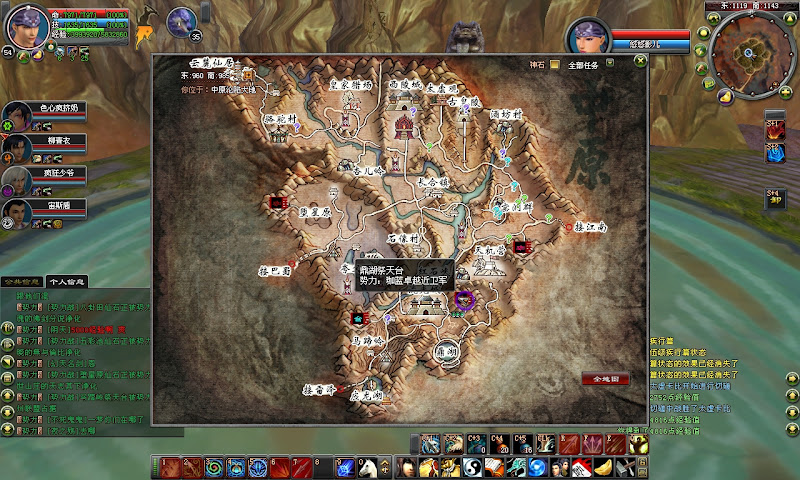Toggle the 神石 checkbox on the map
The width and height of the screenshot is (800, 480).
point(554,65)
